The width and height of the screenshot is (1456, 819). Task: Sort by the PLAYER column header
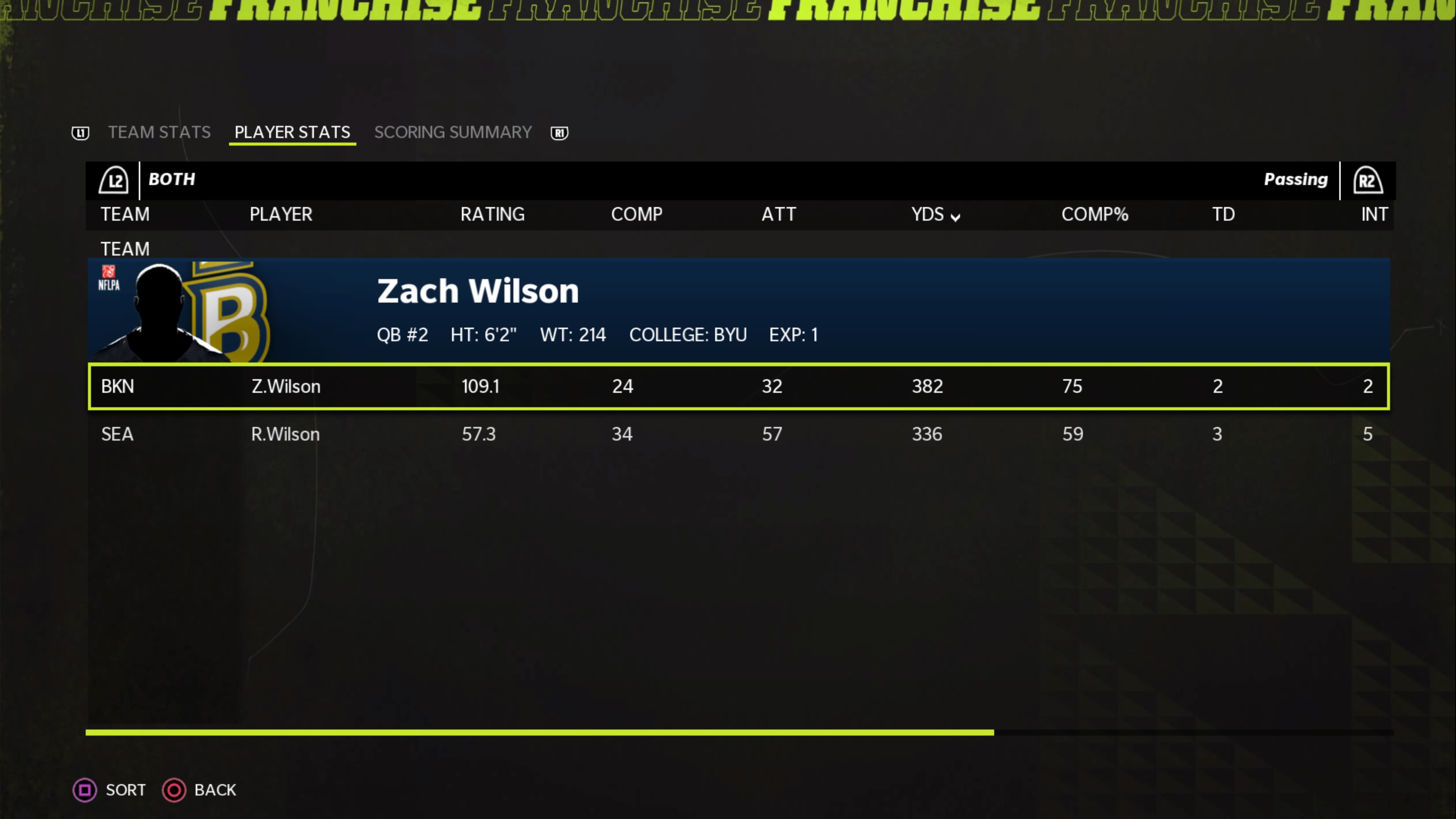pyautogui.click(x=281, y=215)
